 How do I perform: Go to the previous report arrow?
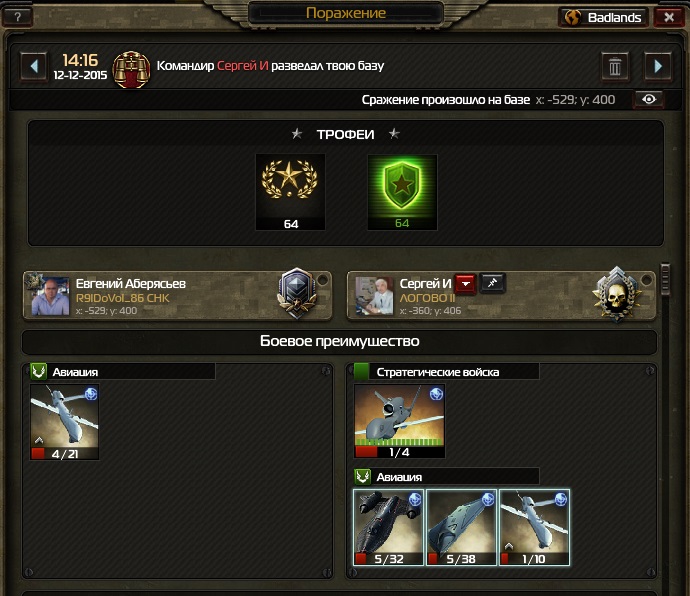tap(35, 66)
